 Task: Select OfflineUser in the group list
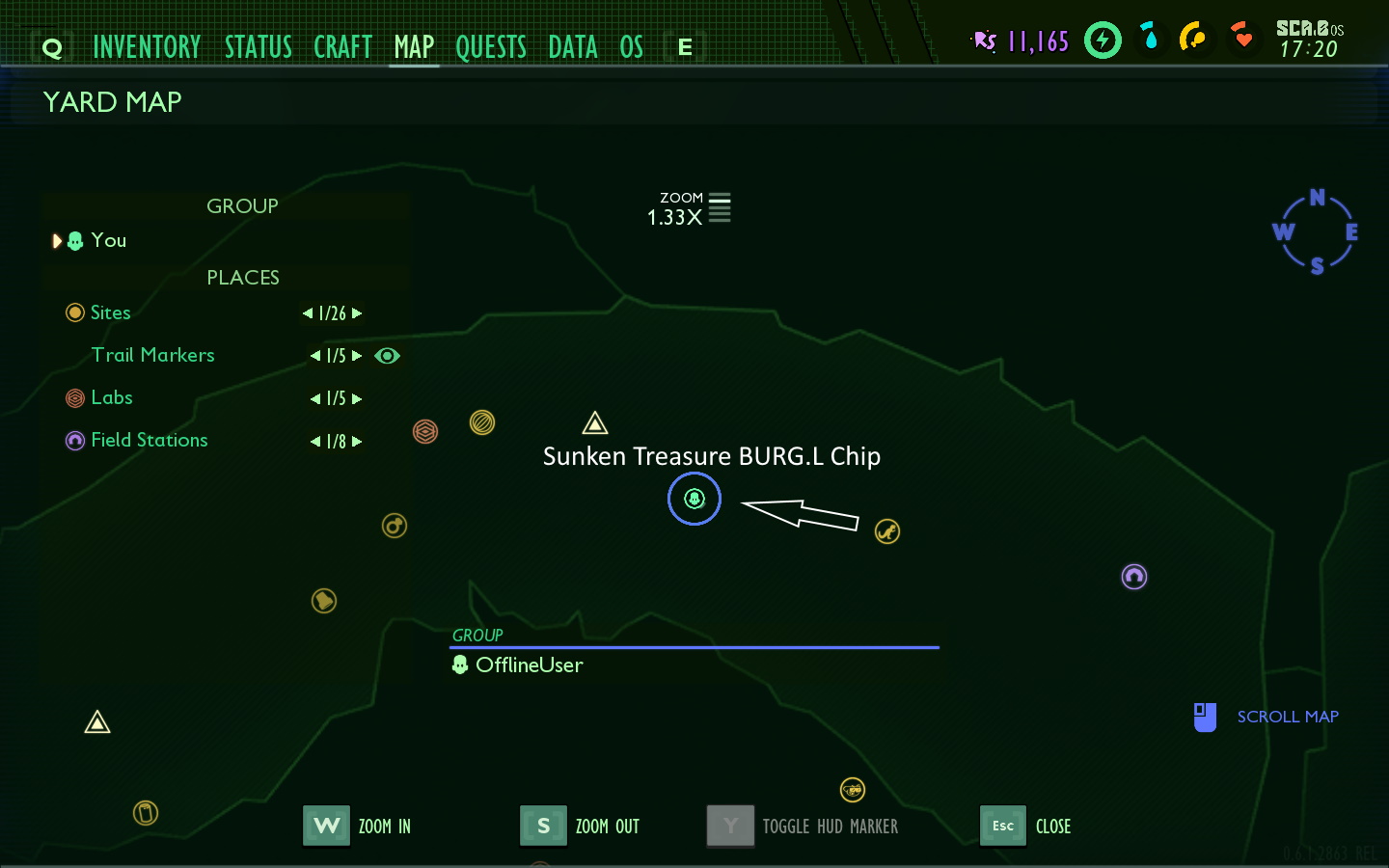(x=531, y=665)
